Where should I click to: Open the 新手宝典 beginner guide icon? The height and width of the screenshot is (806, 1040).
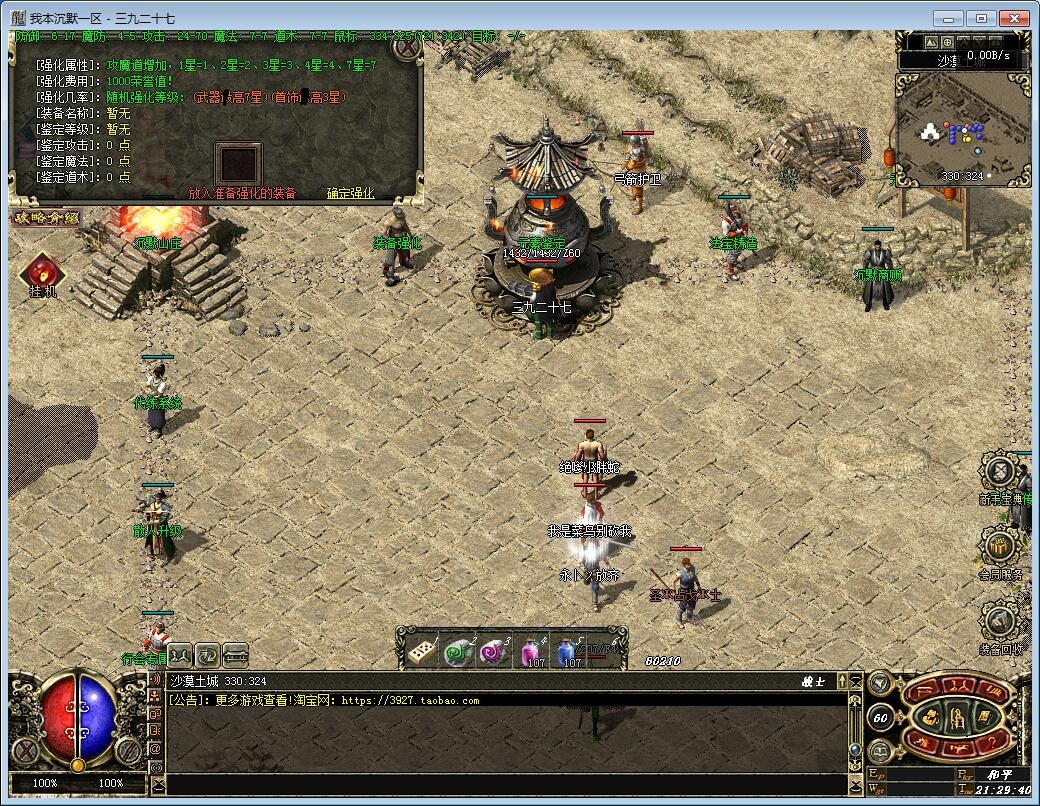tap(1001, 472)
